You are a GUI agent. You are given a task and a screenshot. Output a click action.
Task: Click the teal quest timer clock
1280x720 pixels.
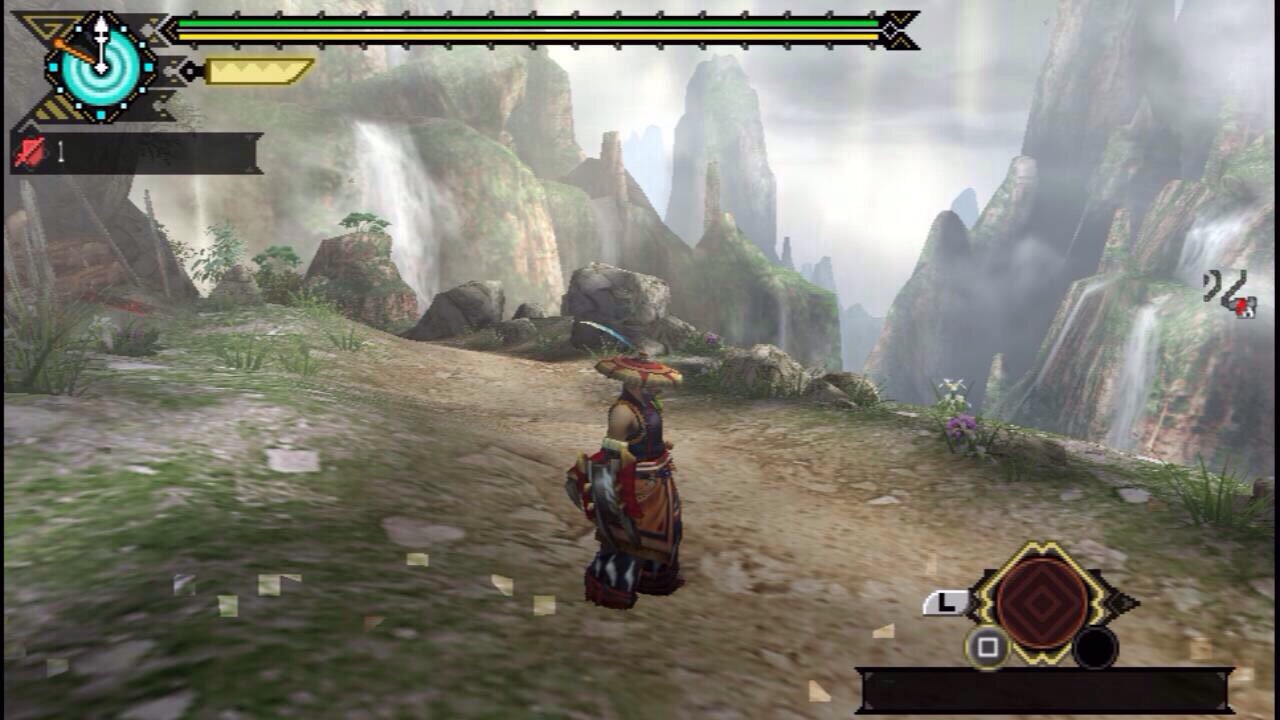101,68
